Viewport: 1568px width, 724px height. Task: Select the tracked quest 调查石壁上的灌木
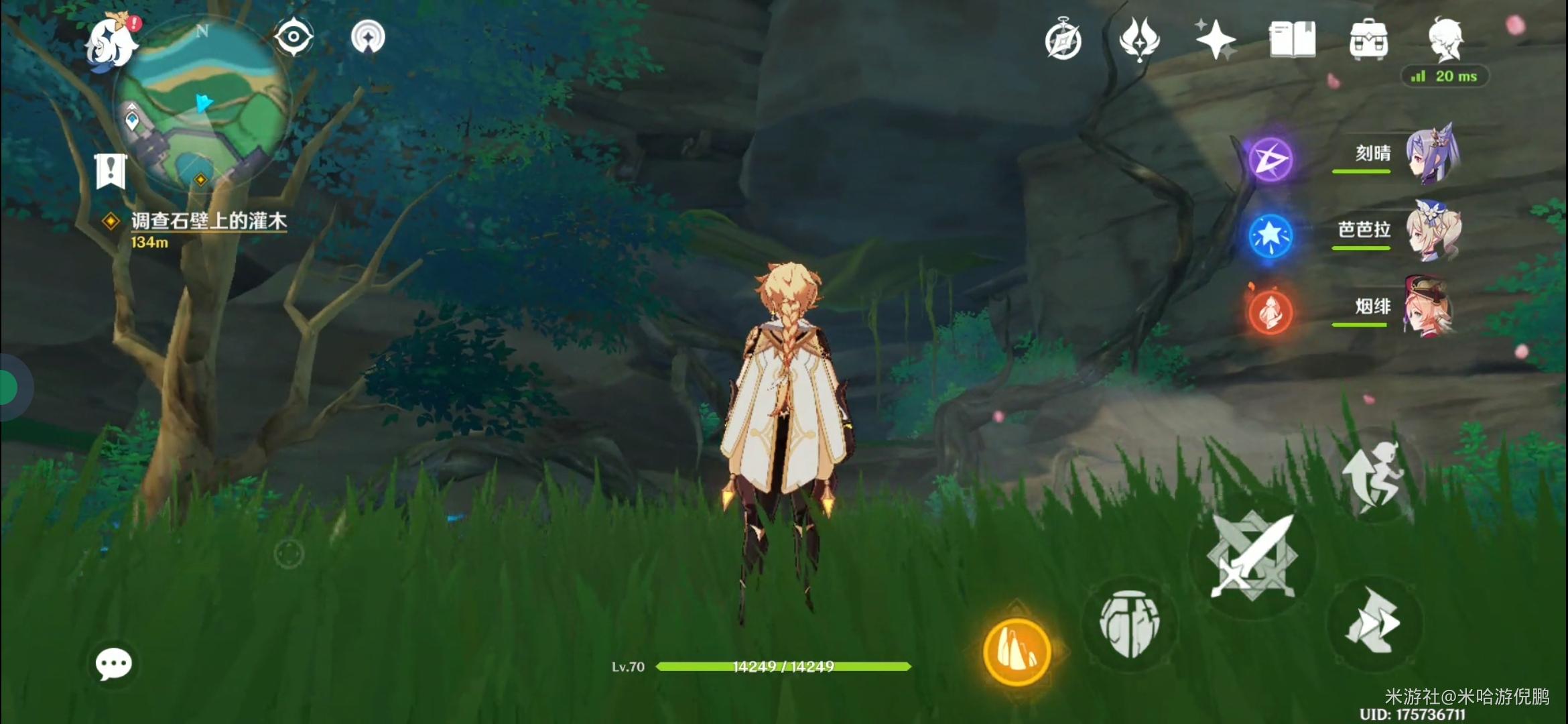[x=208, y=221]
